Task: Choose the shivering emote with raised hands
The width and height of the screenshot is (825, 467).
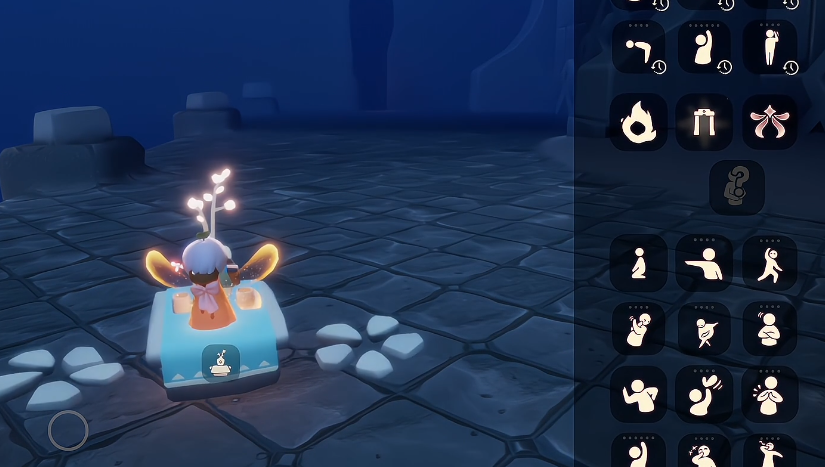Action: click(x=638, y=328)
